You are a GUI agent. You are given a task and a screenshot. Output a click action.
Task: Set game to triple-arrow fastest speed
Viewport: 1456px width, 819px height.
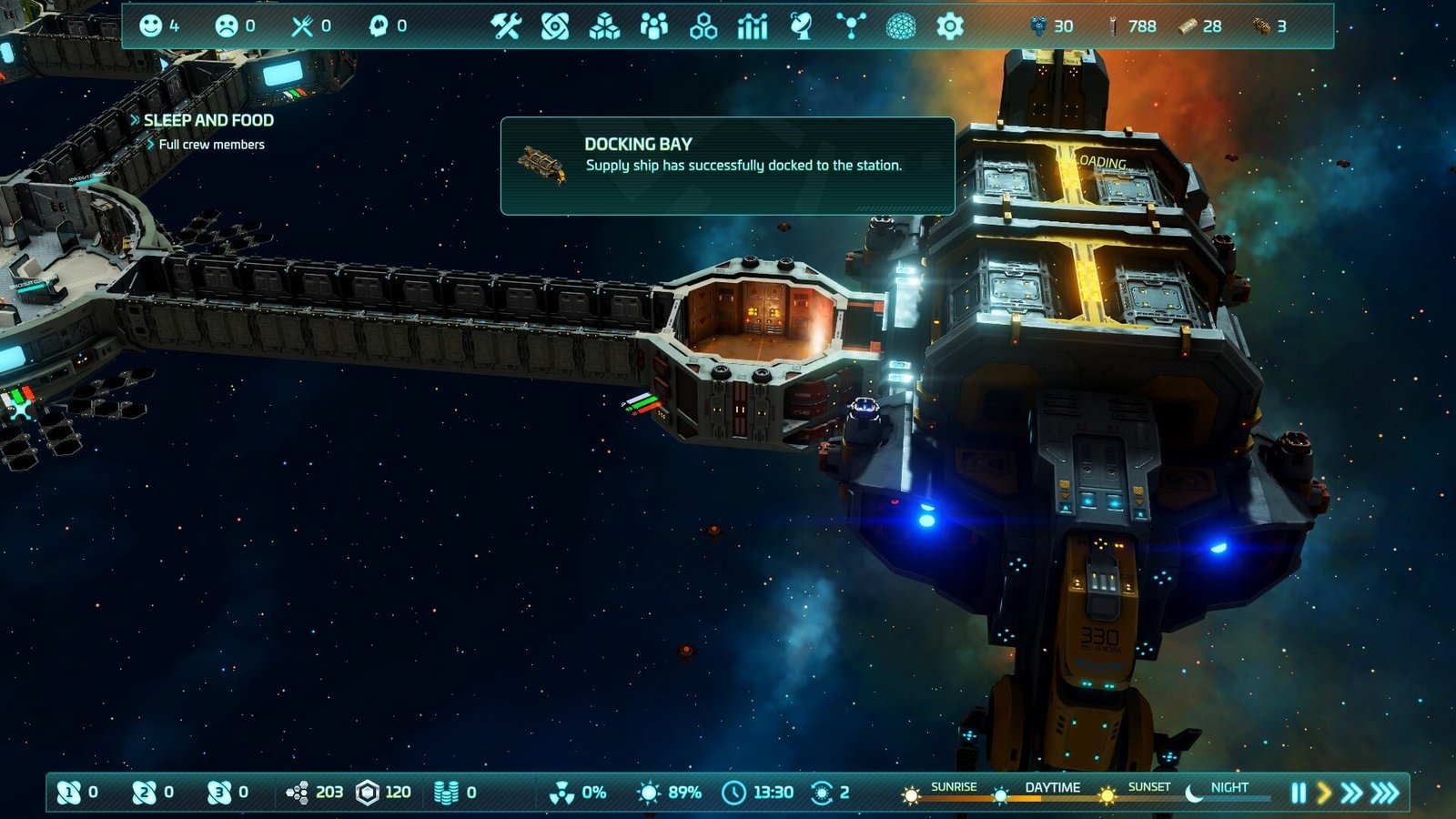click(1385, 793)
